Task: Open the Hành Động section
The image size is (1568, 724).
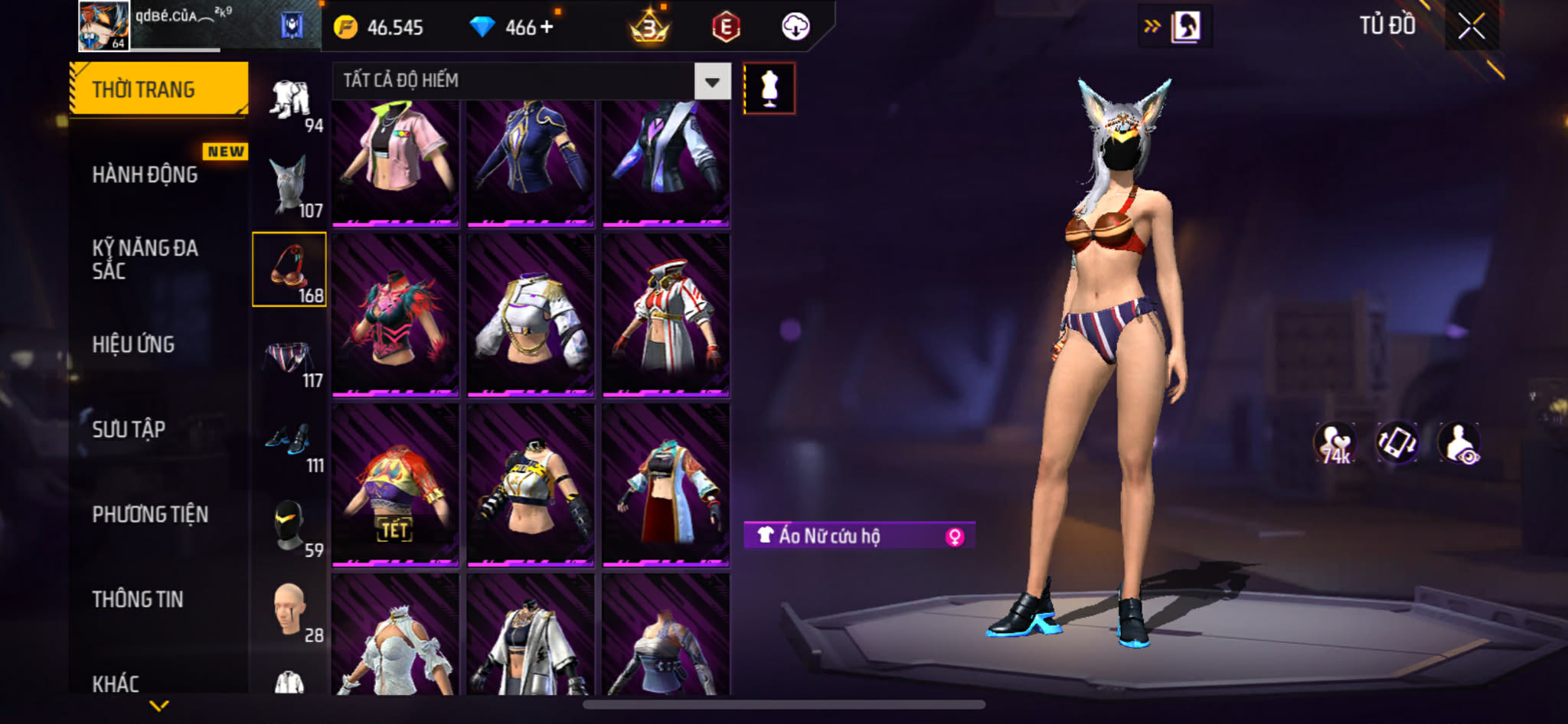Action: pyautogui.click(x=145, y=174)
